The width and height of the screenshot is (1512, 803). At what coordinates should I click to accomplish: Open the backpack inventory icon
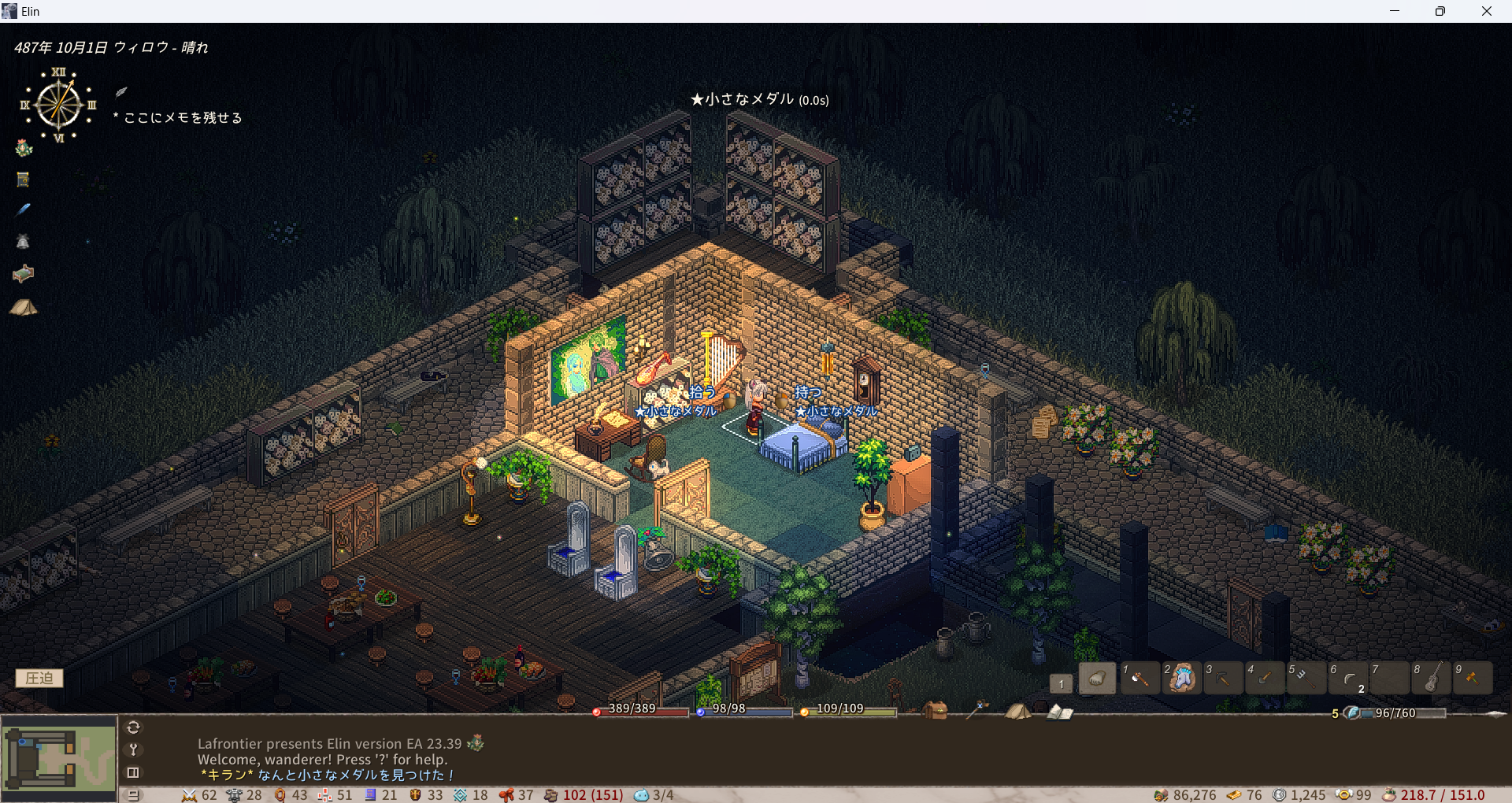pos(935,710)
